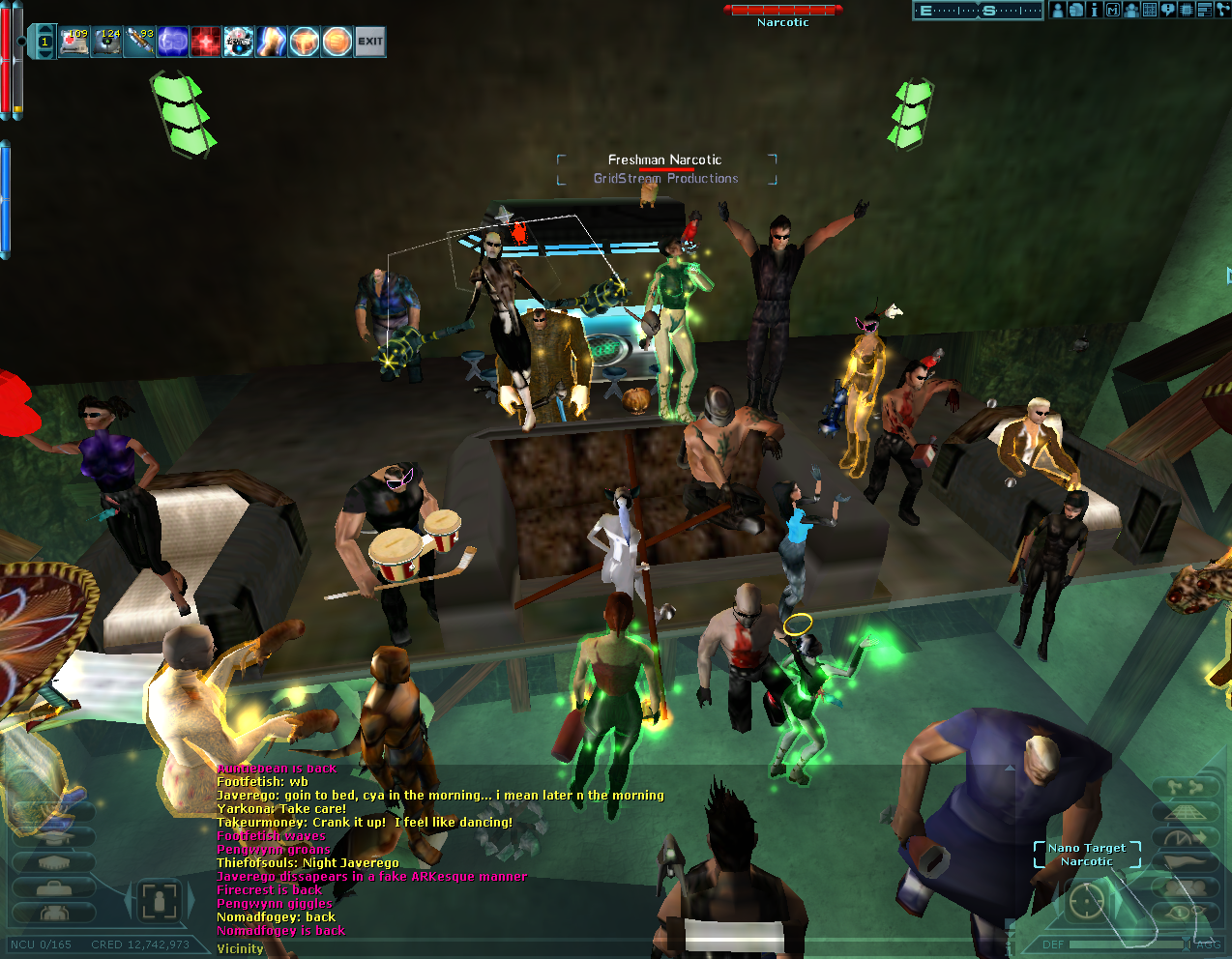The image size is (1232, 959).
Task: Open the map 'M' icon
Action: click(x=1112, y=10)
